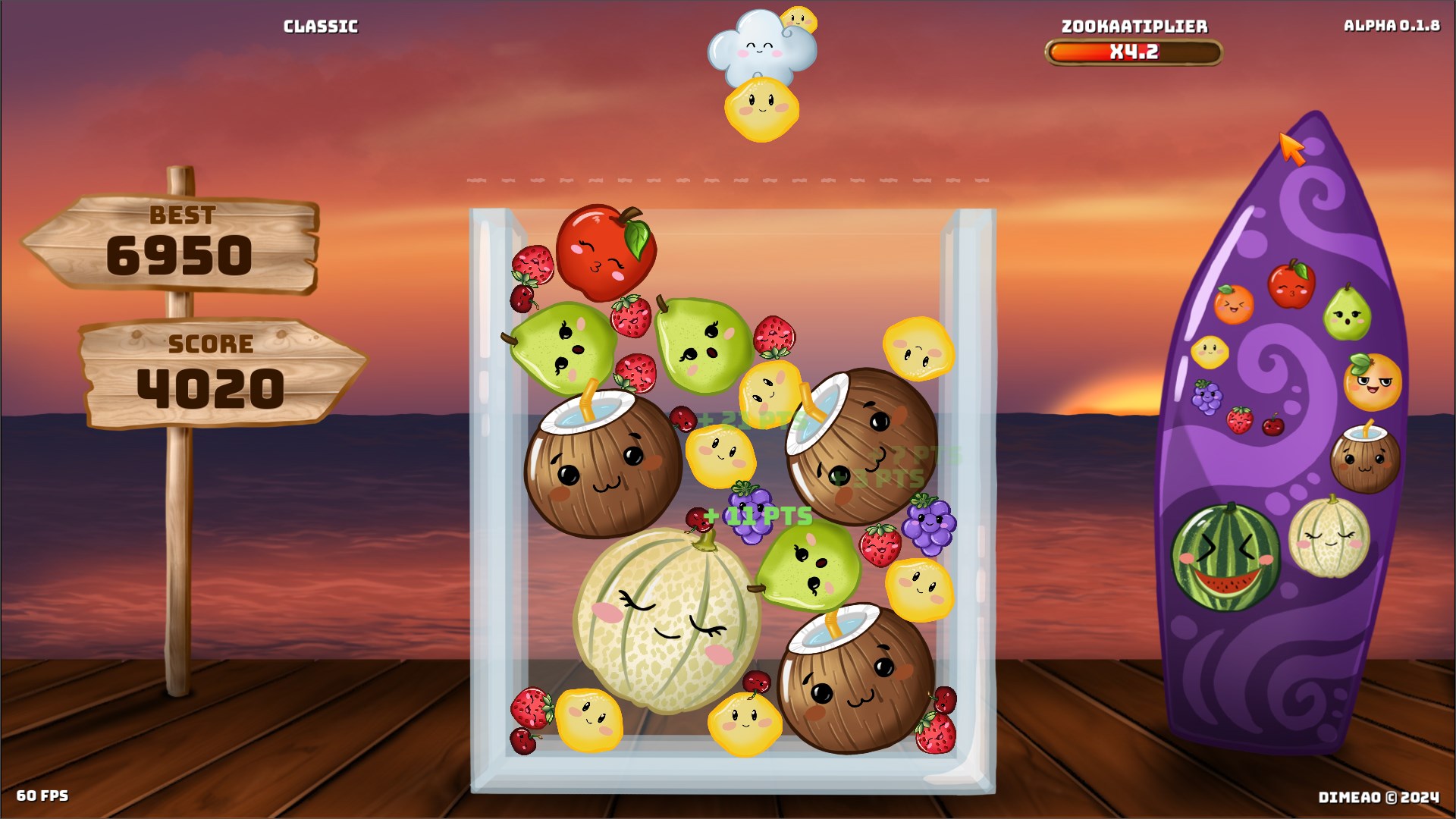Select the purple grapes on the surfboard
Image resolution: width=1456 pixels, height=819 pixels.
1207,397
